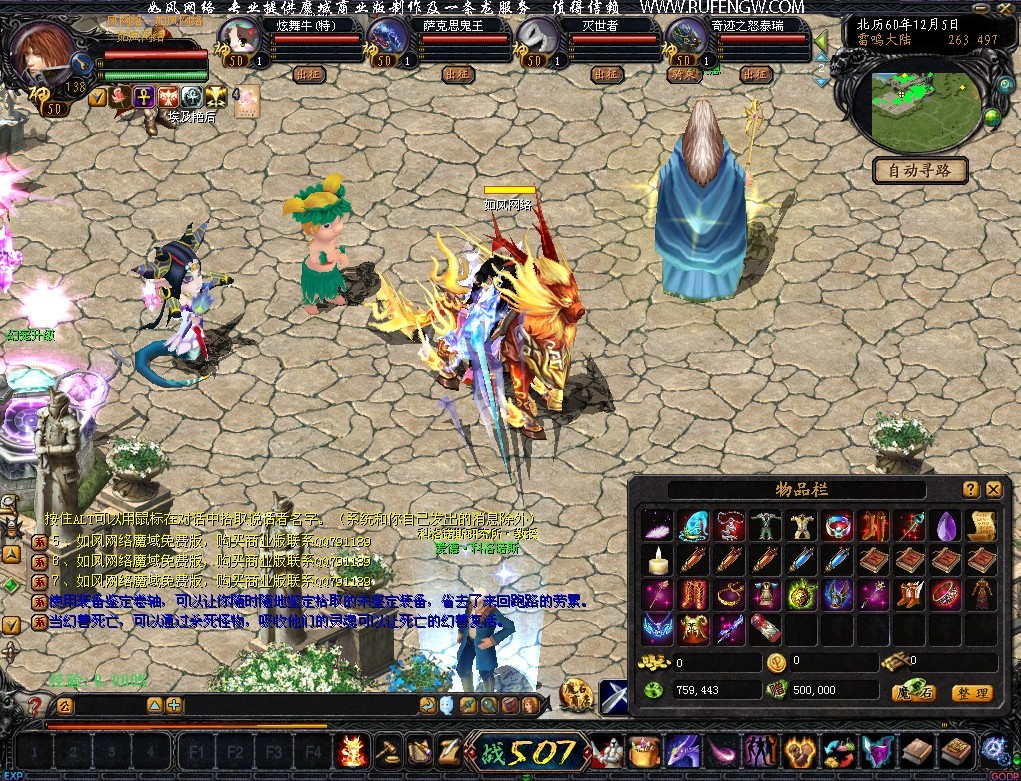
Task: Open the inventory help question mark
Action: click(971, 489)
